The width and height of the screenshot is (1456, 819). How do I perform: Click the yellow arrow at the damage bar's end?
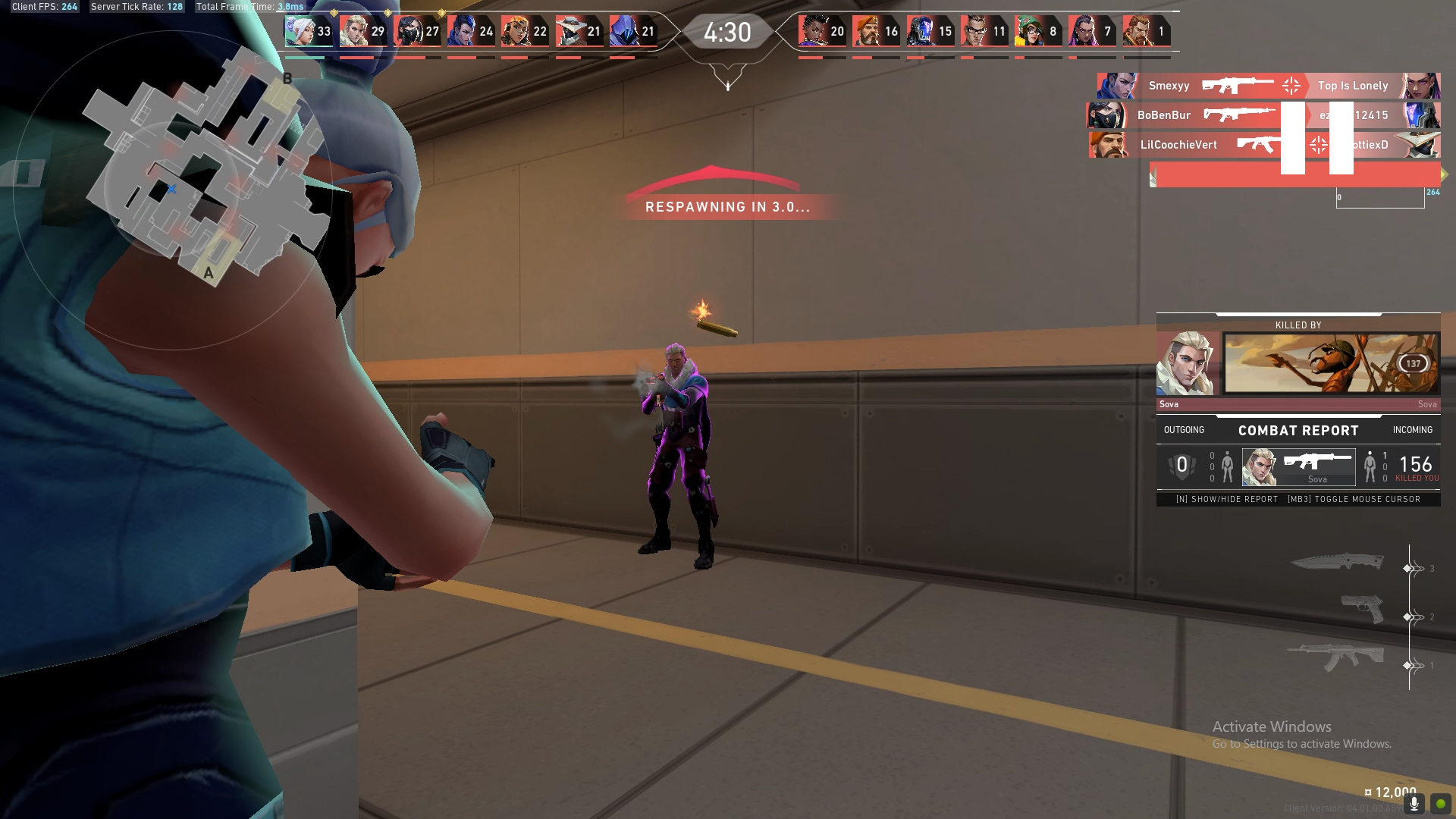point(1443,174)
